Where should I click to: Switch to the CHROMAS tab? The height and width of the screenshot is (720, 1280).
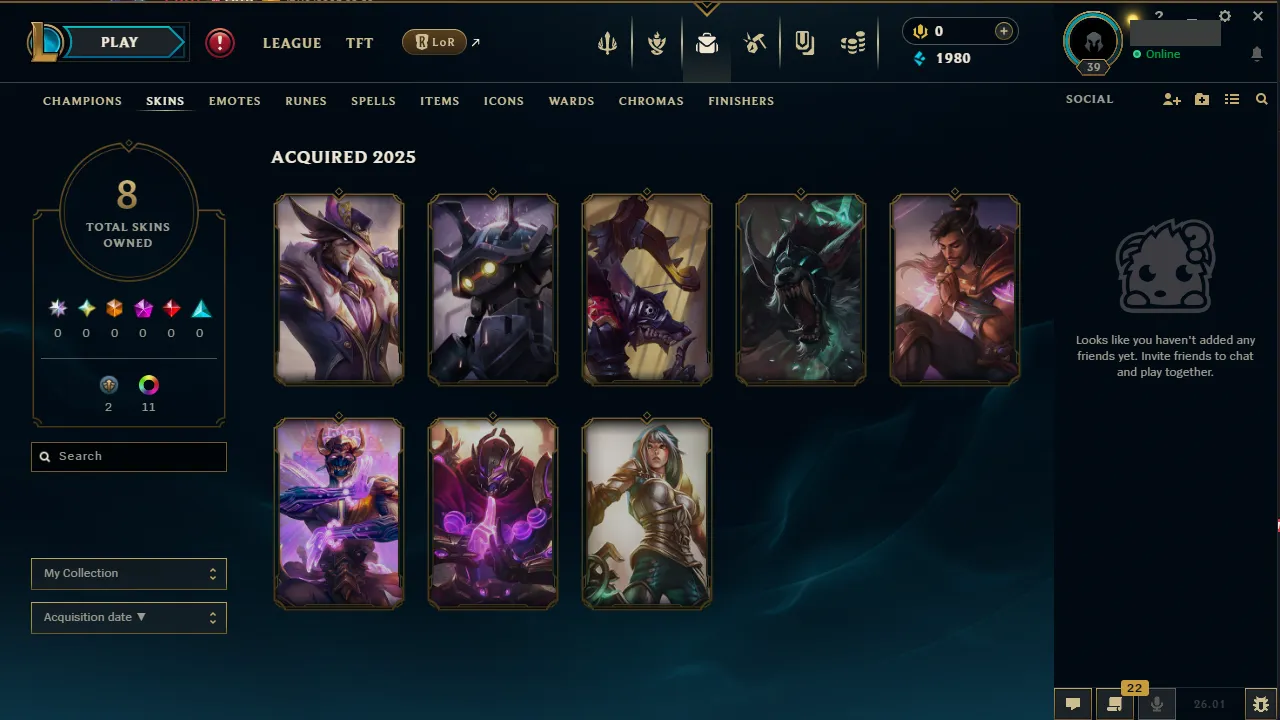[651, 101]
